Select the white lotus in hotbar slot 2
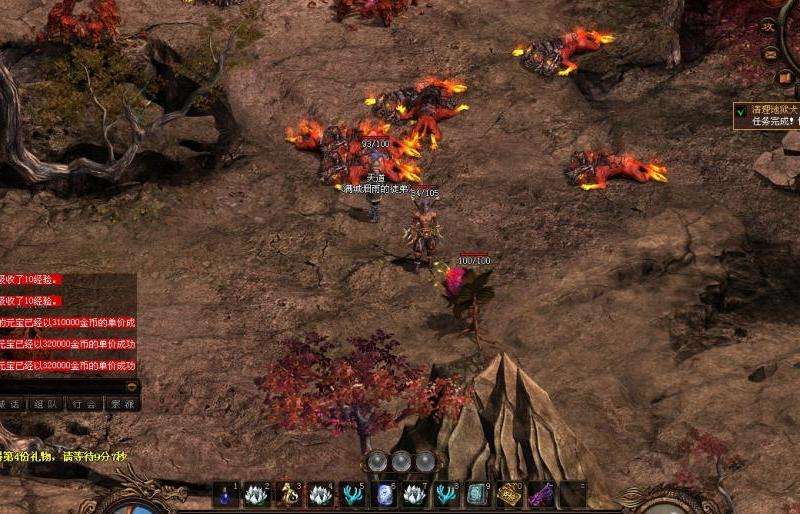The width and height of the screenshot is (800, 514). pos(256,495)
